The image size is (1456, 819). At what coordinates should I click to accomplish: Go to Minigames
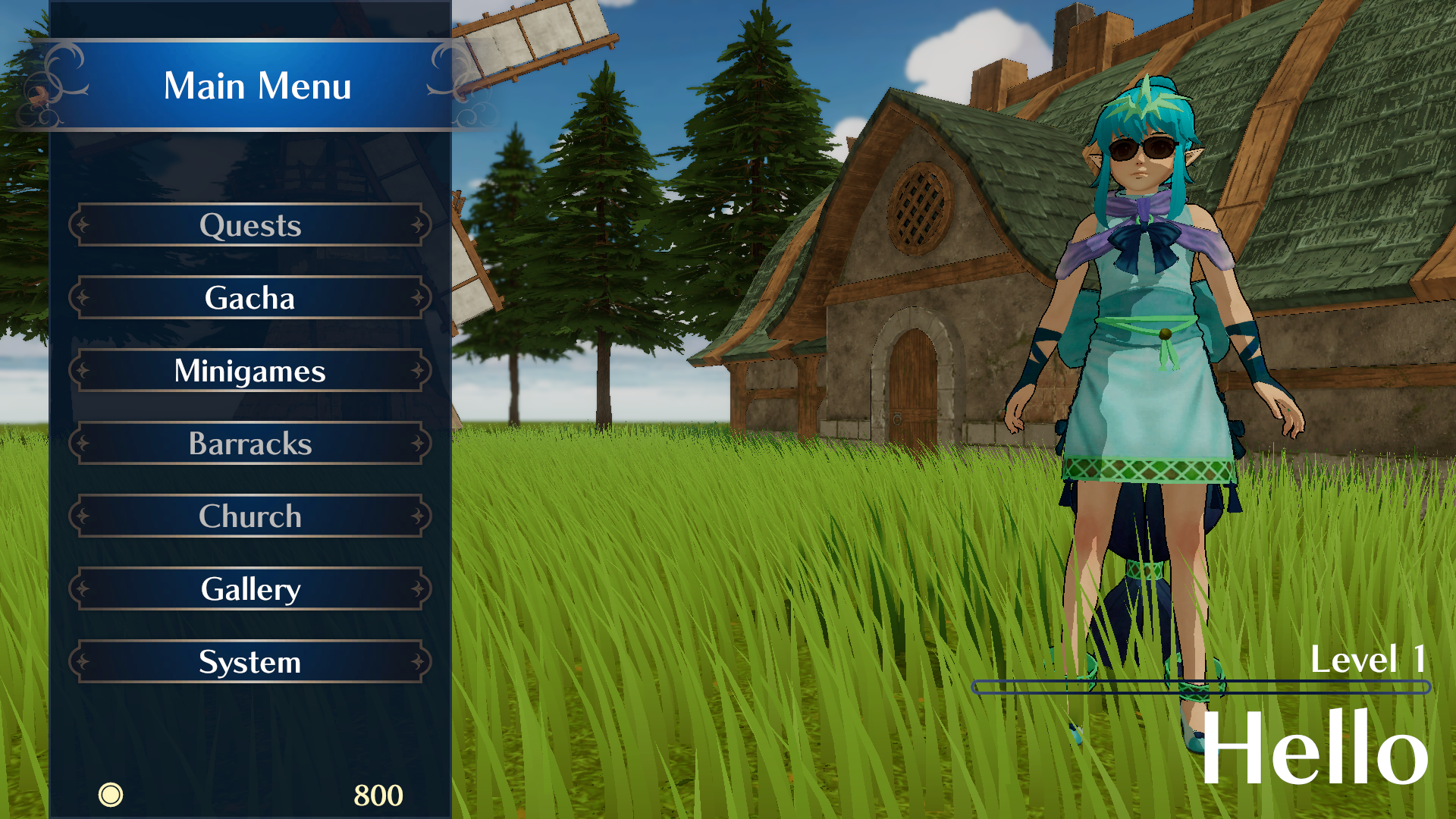pyautogui.click(x=250, y=371)
